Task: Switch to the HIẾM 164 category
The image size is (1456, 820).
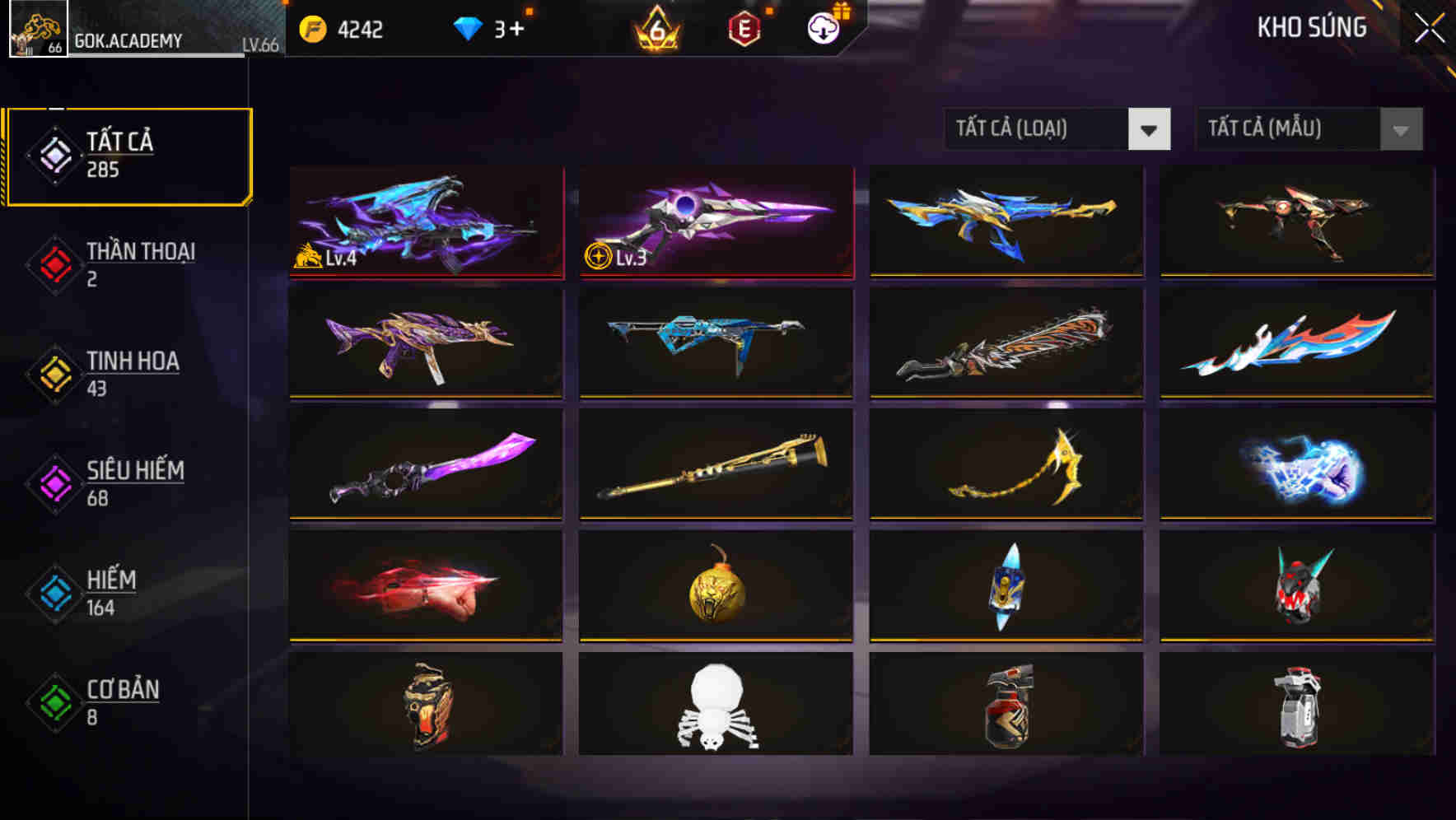Action: [x=111, y=592]
